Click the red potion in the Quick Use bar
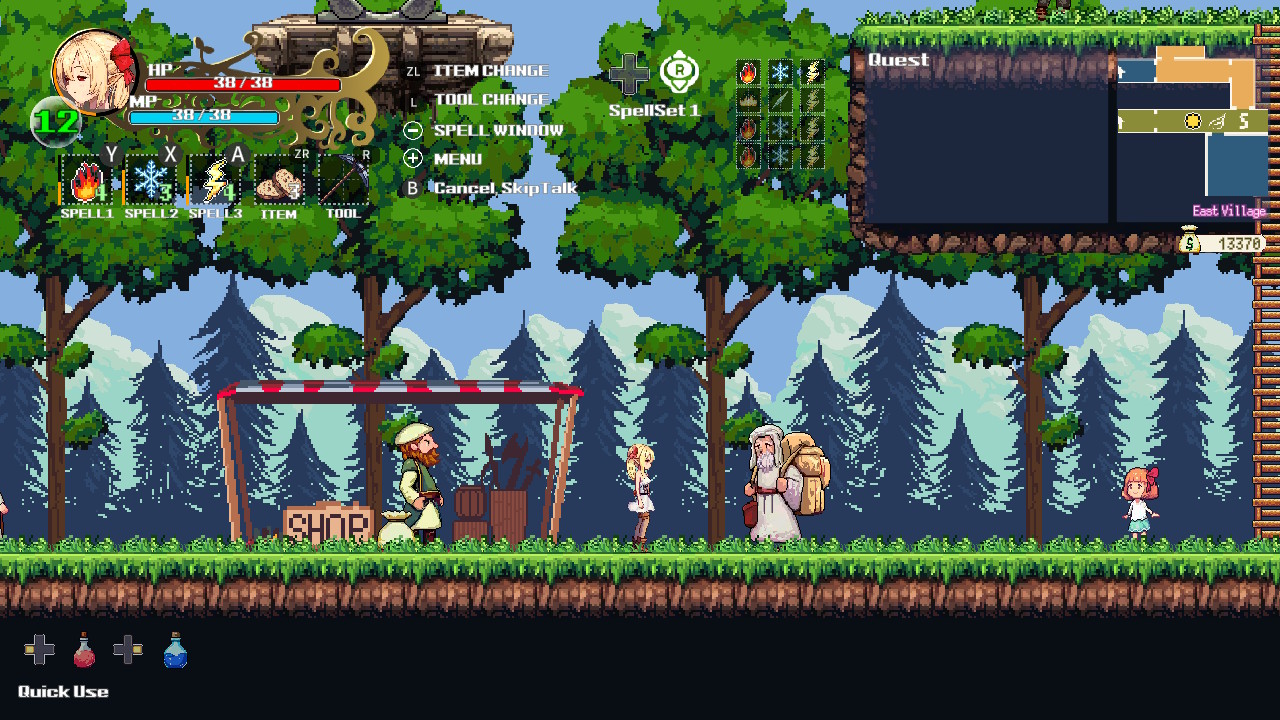This screenshot has height=720, width=1280. coord(84,650)
